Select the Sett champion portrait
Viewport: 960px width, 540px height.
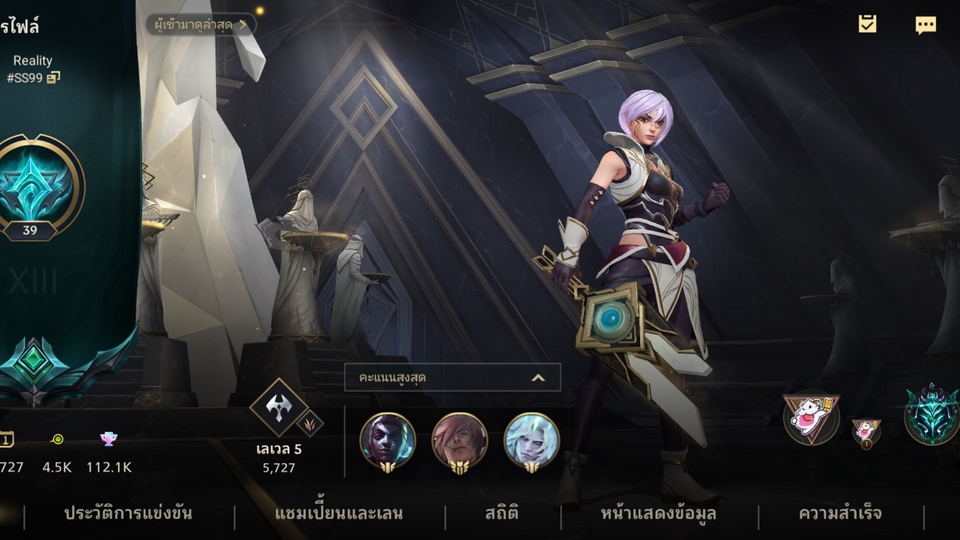[460, 440]
